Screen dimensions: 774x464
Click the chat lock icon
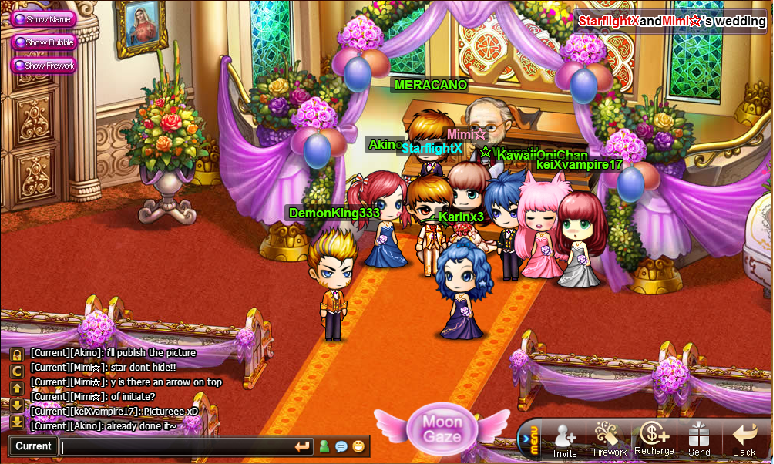[16, 353]
